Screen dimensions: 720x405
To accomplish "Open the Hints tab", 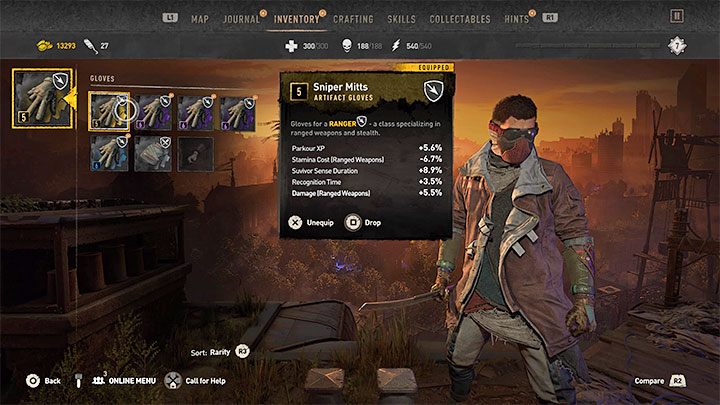I will 516,18.
